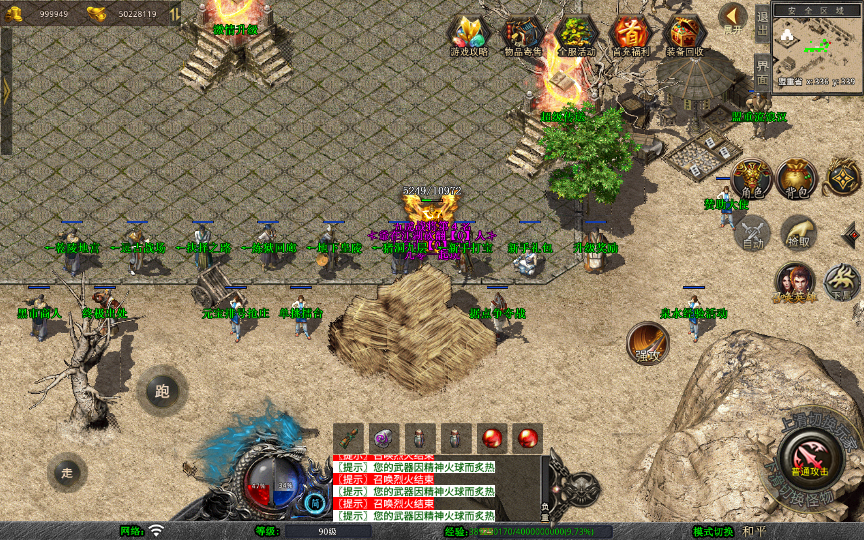Tap the 拾取 pick-up button
Screen dimensions: 864x540
tap(797, 233)
